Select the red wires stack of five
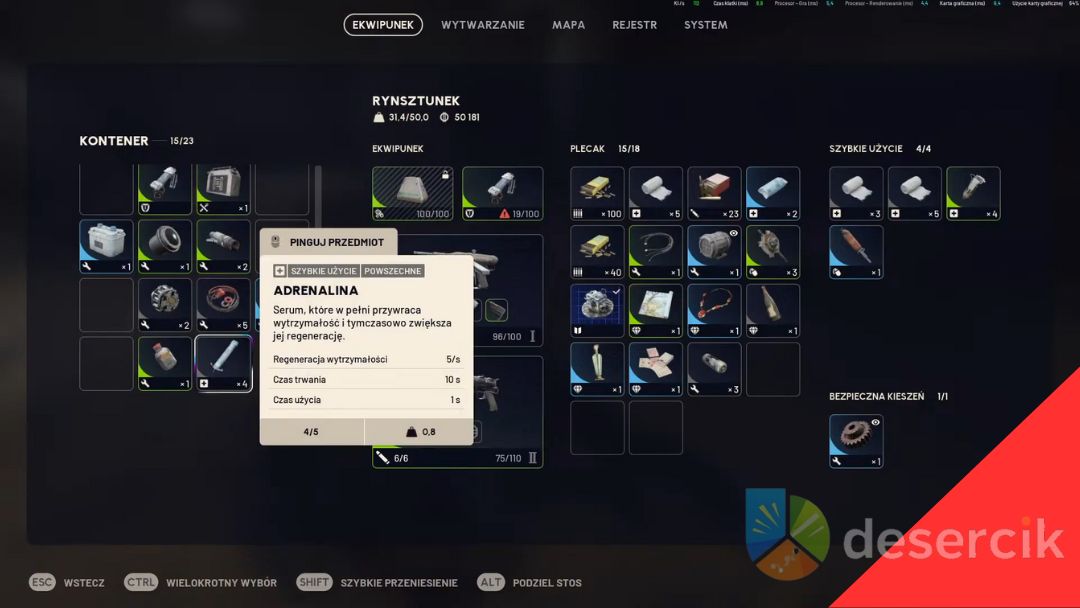The width and height of the screenshot is (1080, 608). (x=223, y=304)
